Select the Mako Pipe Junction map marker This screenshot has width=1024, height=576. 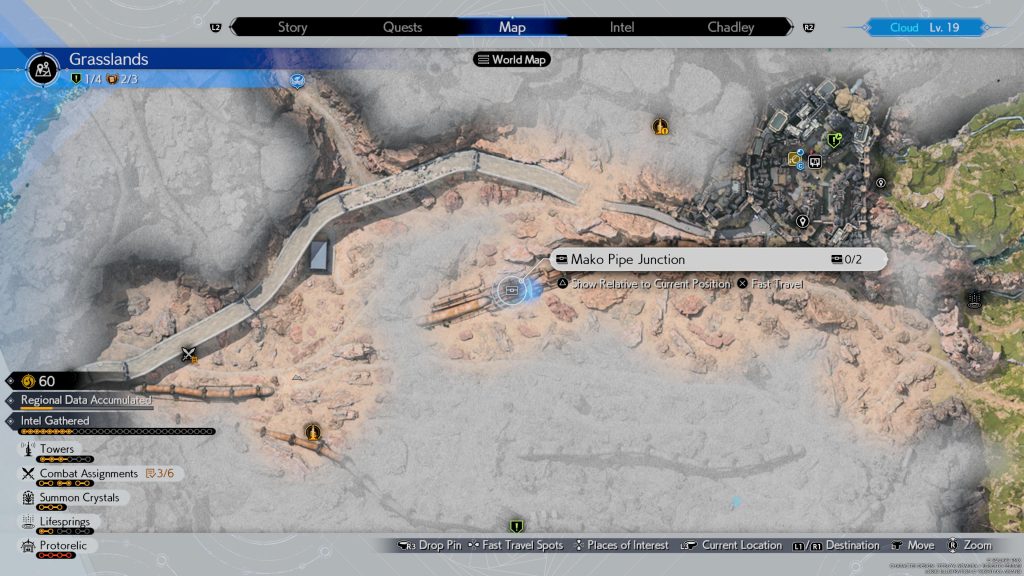(x=512, y=290)
